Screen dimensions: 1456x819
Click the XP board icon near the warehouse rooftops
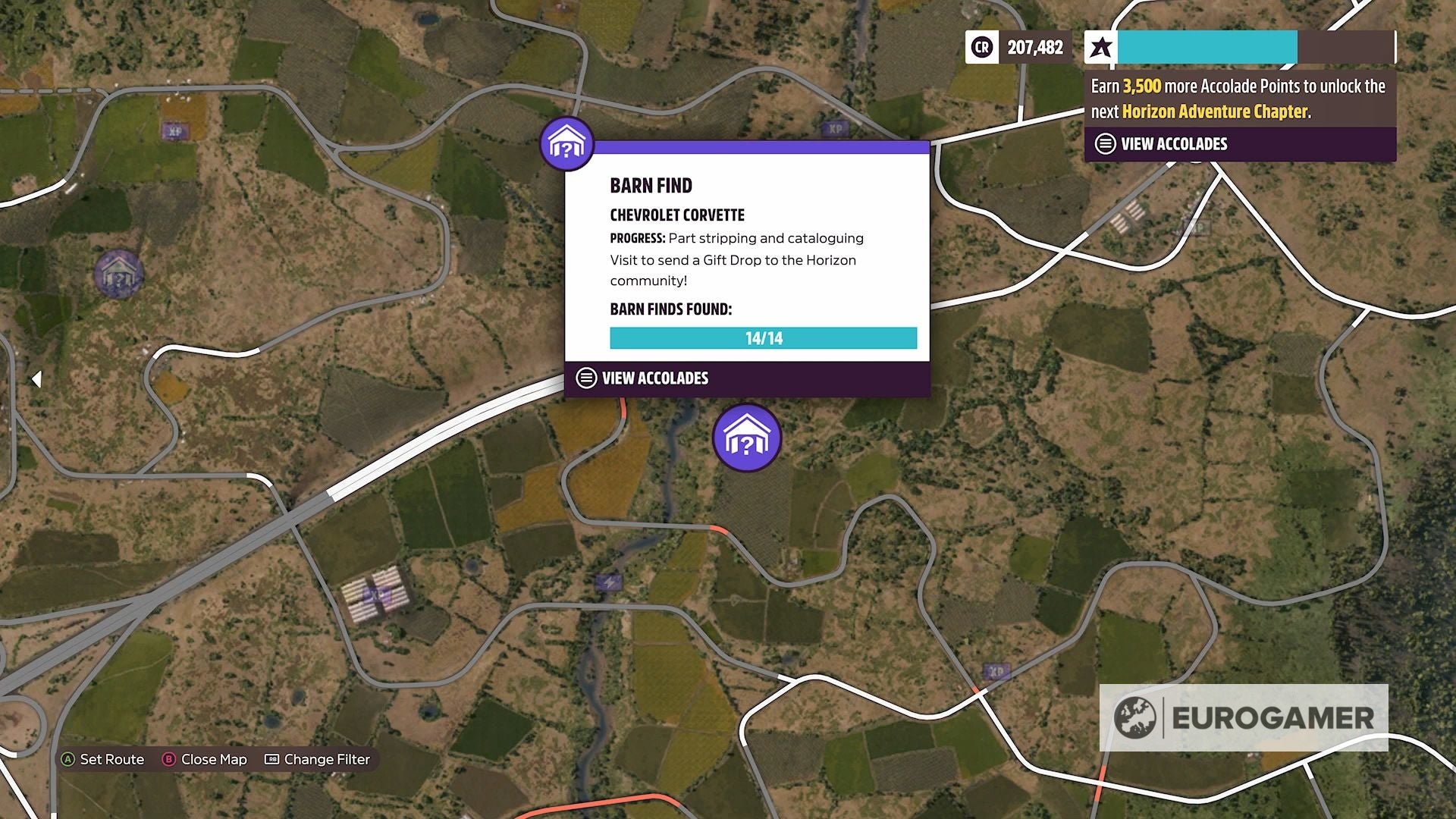(377, 596)
